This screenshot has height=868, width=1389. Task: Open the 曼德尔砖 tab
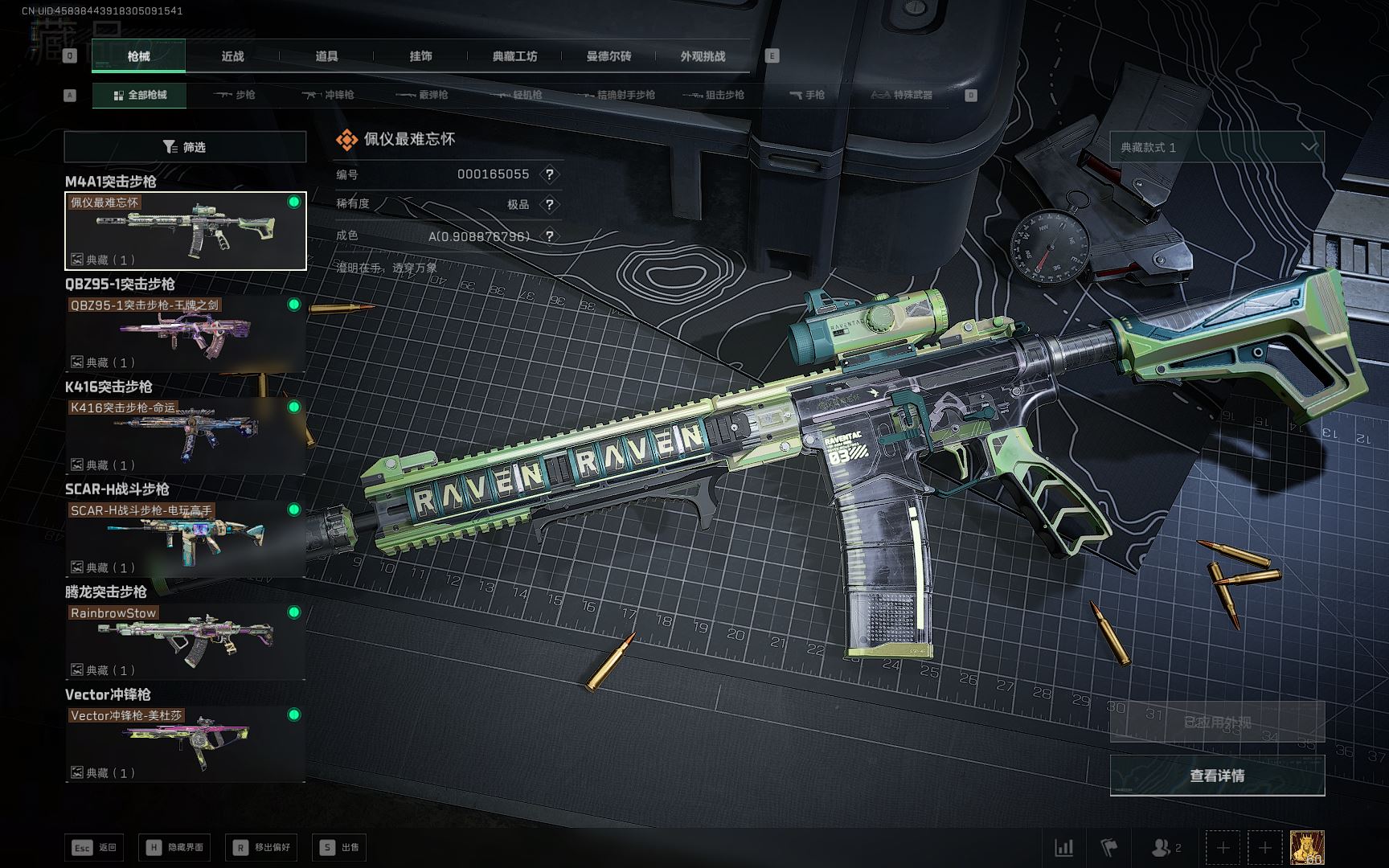[608, 56]
